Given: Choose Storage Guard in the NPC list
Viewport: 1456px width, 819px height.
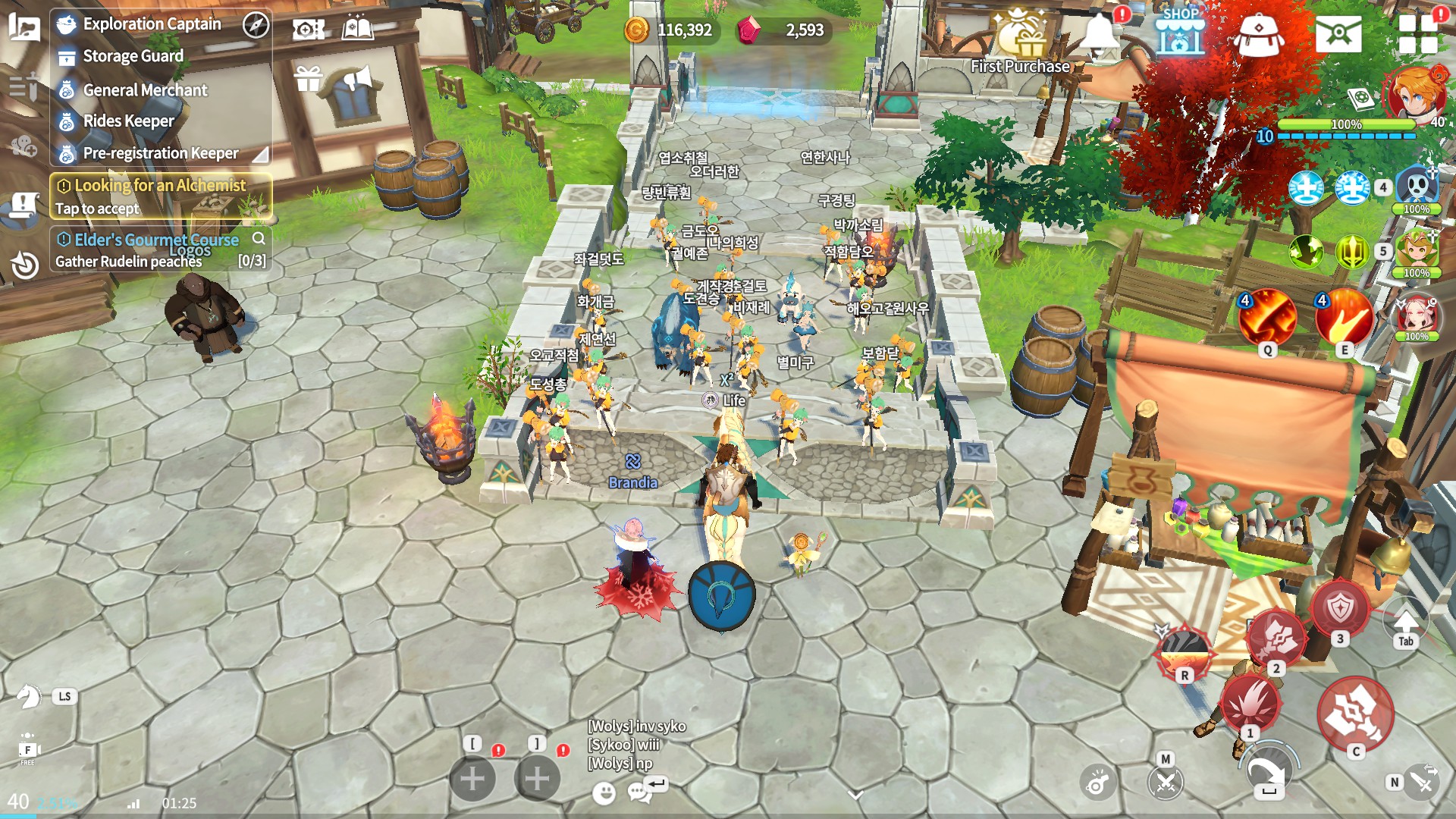Looking at the screenshot, I should [133, 56].
